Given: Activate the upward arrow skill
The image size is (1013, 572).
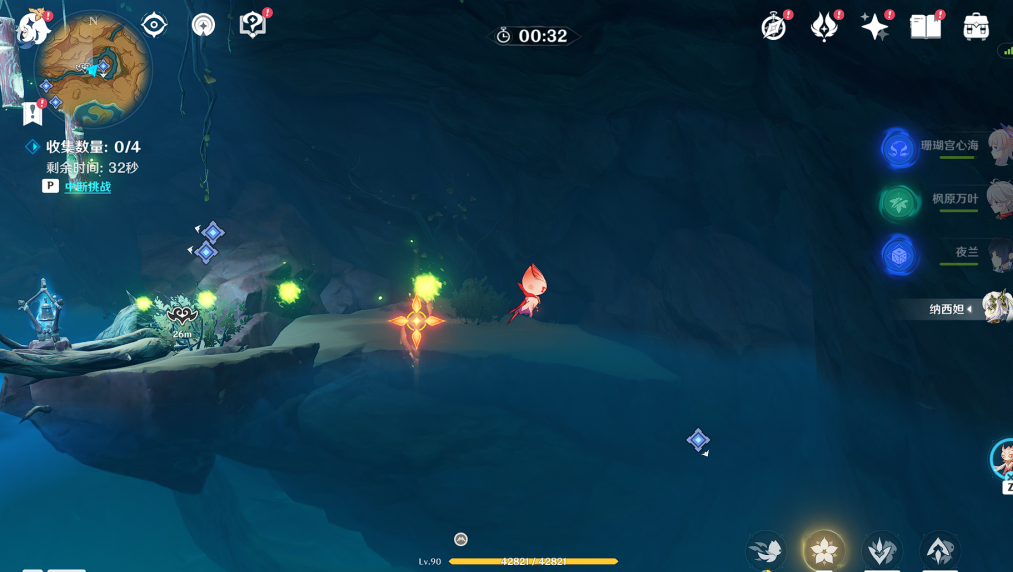Looking at the screenshot, I should coord(939,551).
